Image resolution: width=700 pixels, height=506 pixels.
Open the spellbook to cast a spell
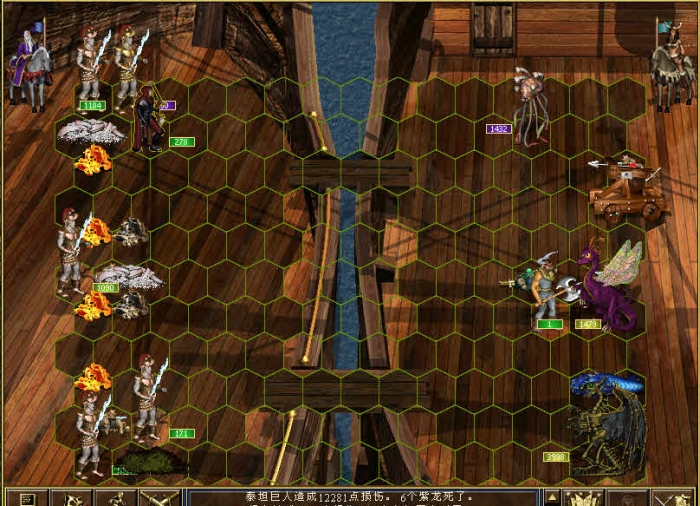(582, 498)
